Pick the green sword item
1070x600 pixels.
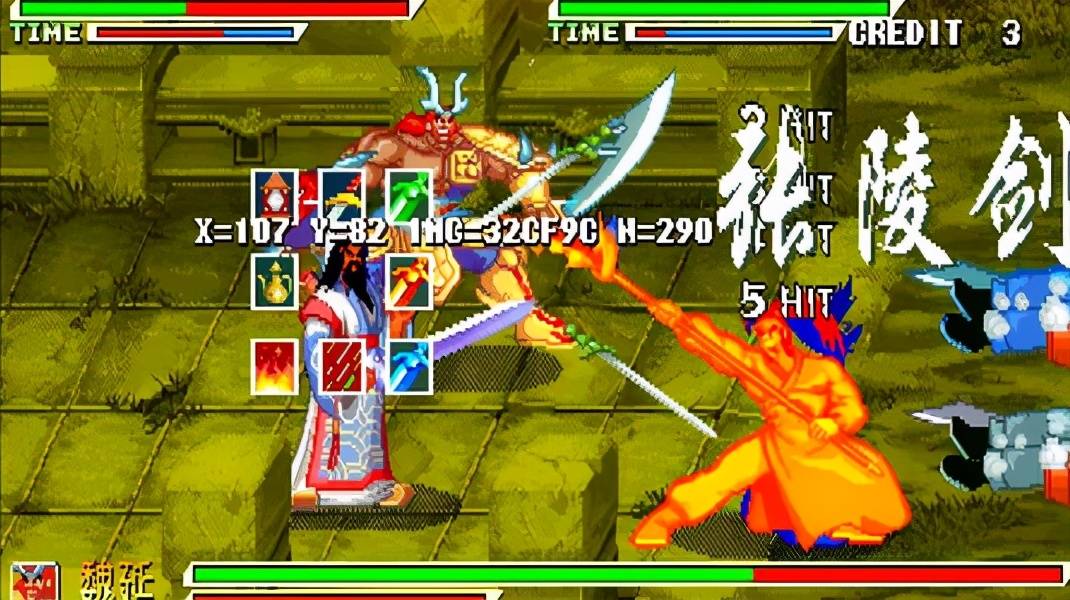point(408,193)
